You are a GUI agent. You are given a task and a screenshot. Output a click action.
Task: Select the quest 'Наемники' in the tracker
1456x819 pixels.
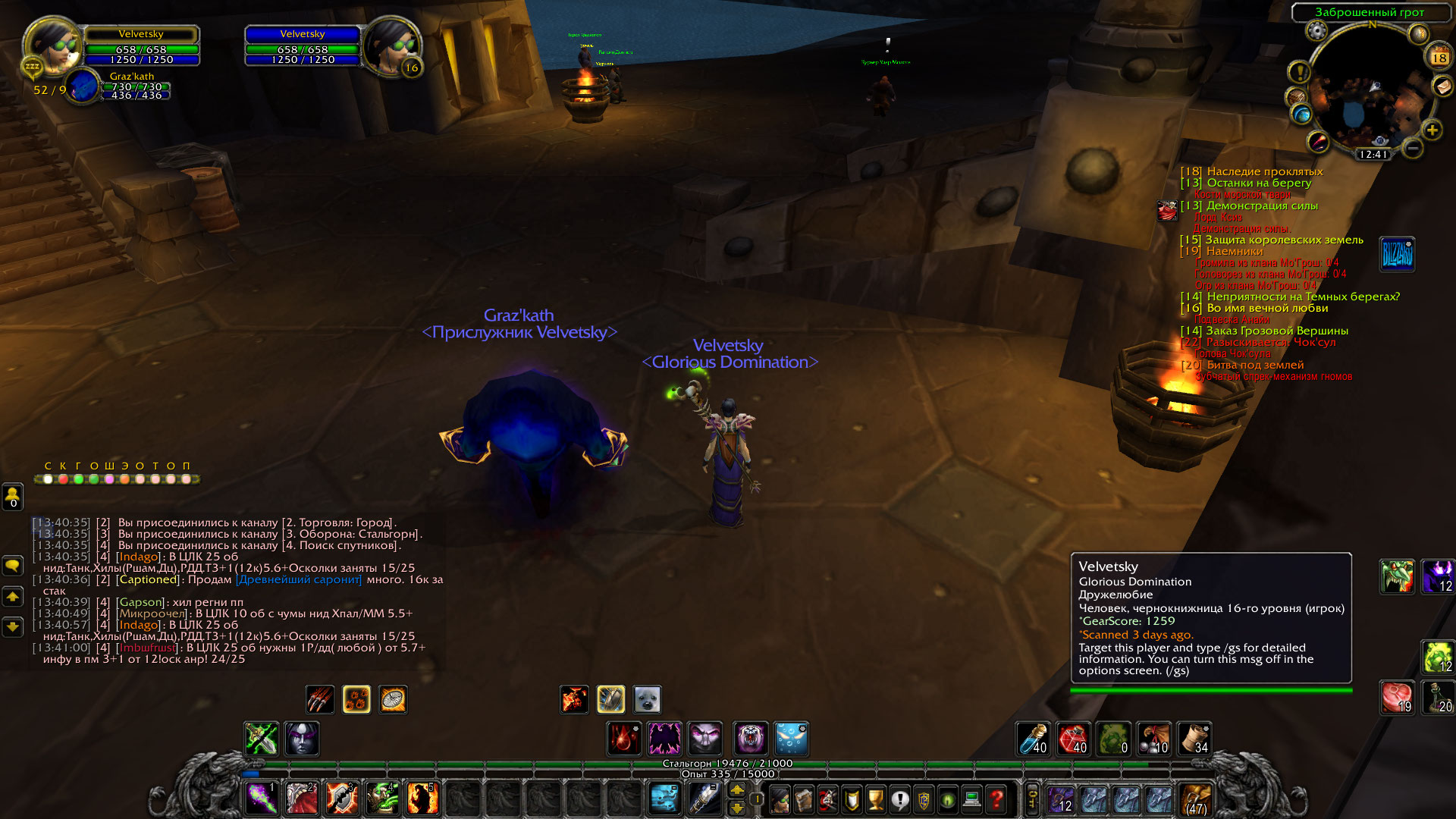point(1234,251)
